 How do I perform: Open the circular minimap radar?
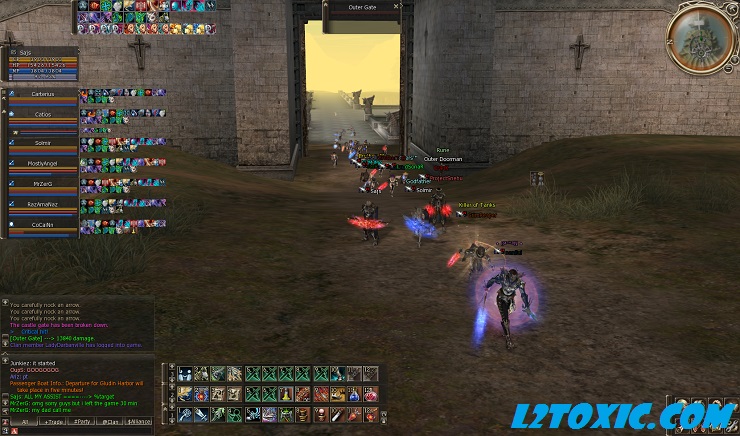click(697, 37)
